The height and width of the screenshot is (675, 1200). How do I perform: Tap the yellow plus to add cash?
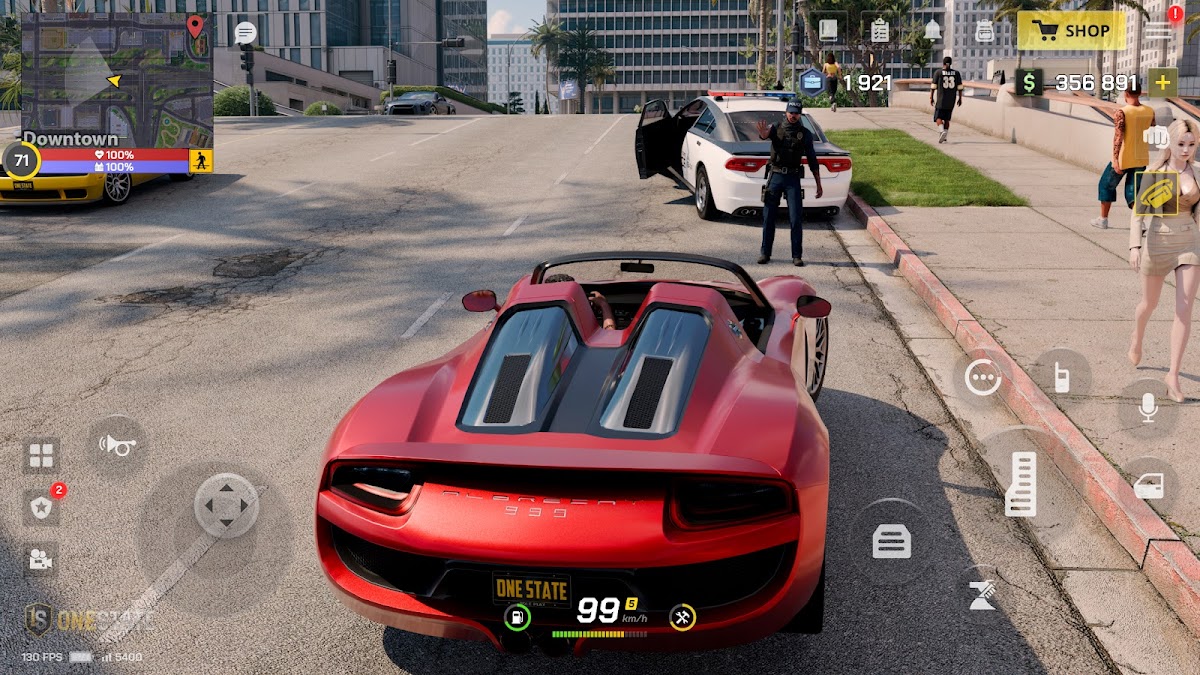1162,82
